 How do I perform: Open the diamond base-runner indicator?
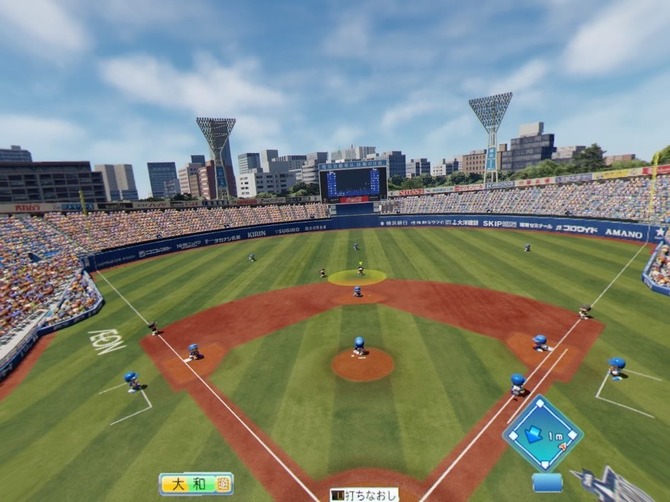542,433
